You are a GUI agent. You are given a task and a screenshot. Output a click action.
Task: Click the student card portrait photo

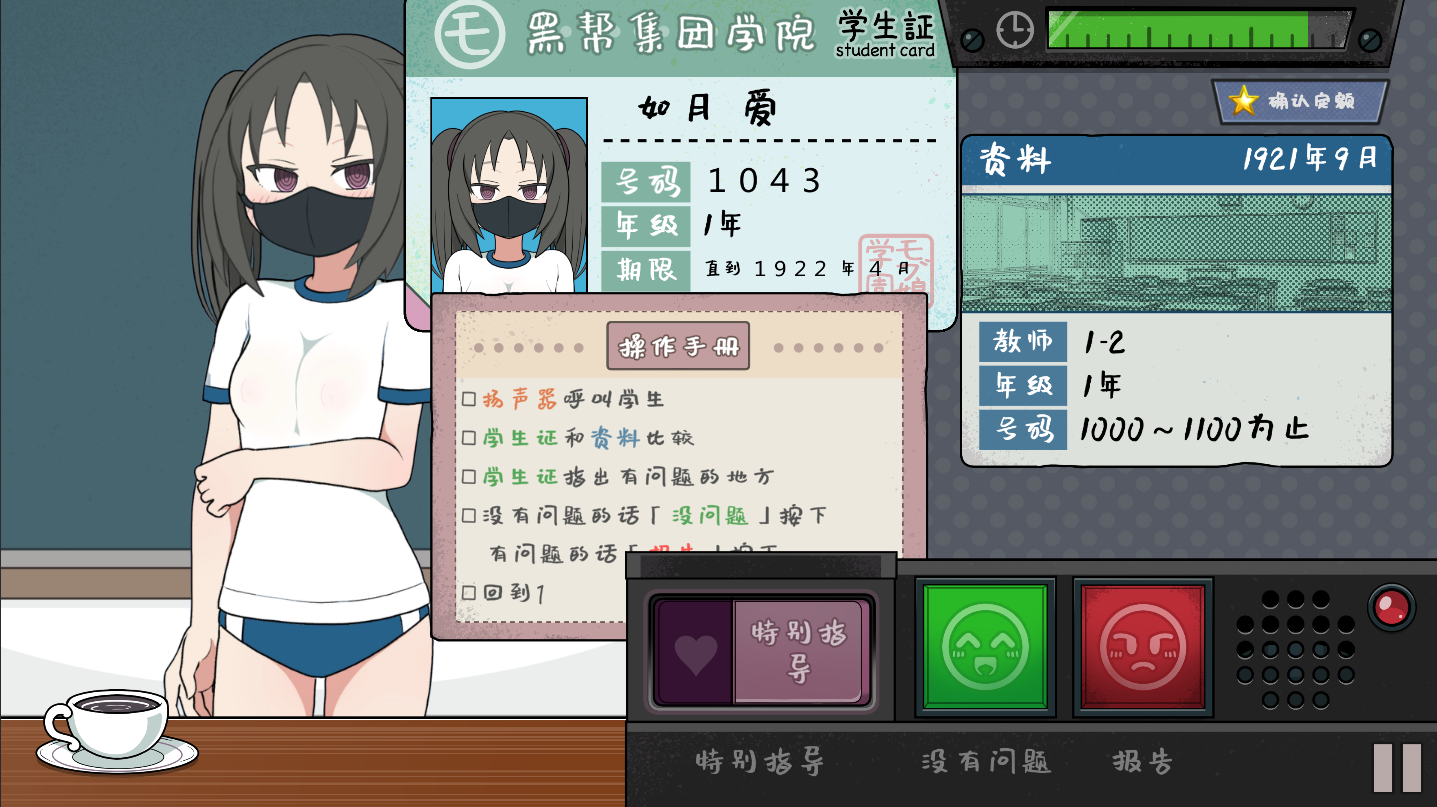pos(509,196)
